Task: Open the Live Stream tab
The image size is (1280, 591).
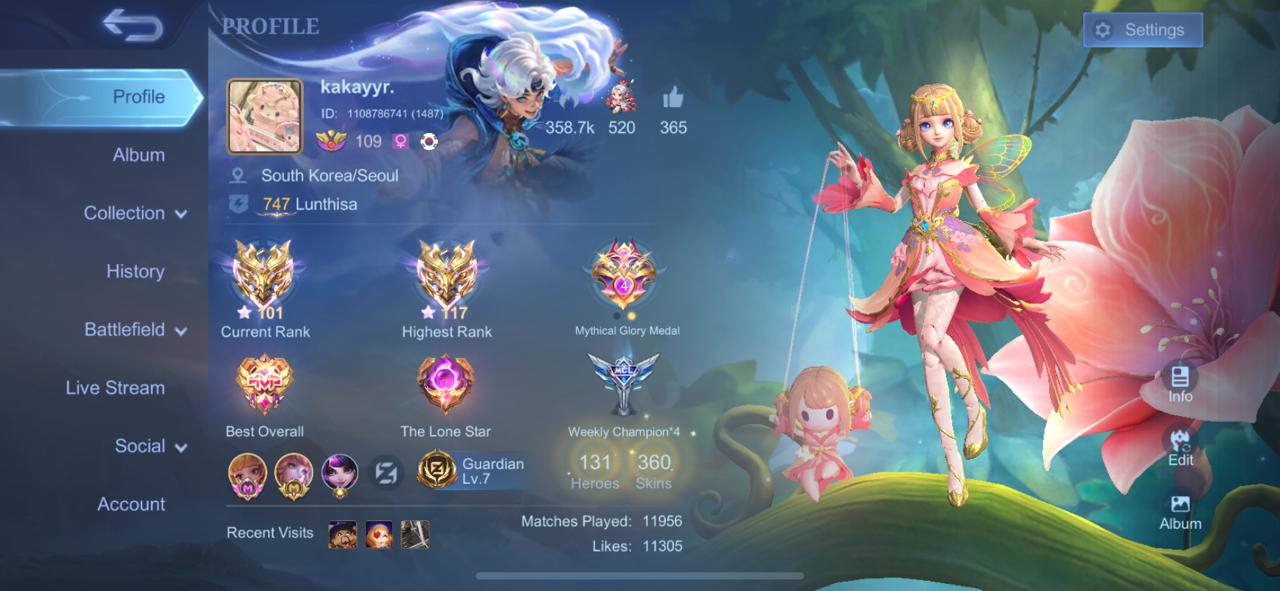Action: tap(115, 388)
